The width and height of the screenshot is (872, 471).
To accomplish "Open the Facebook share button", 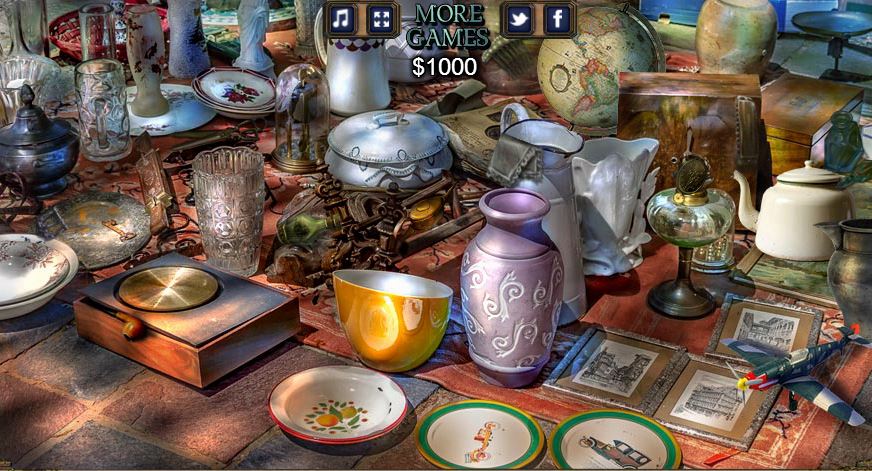I will (557, 18).
